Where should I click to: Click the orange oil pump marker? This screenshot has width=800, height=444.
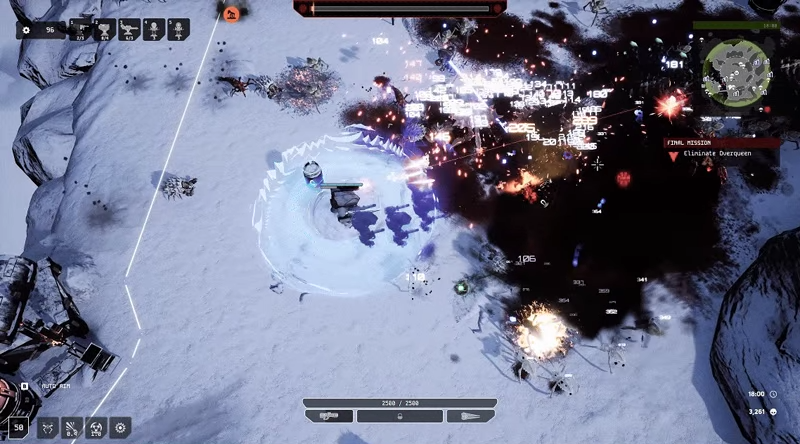232,14
